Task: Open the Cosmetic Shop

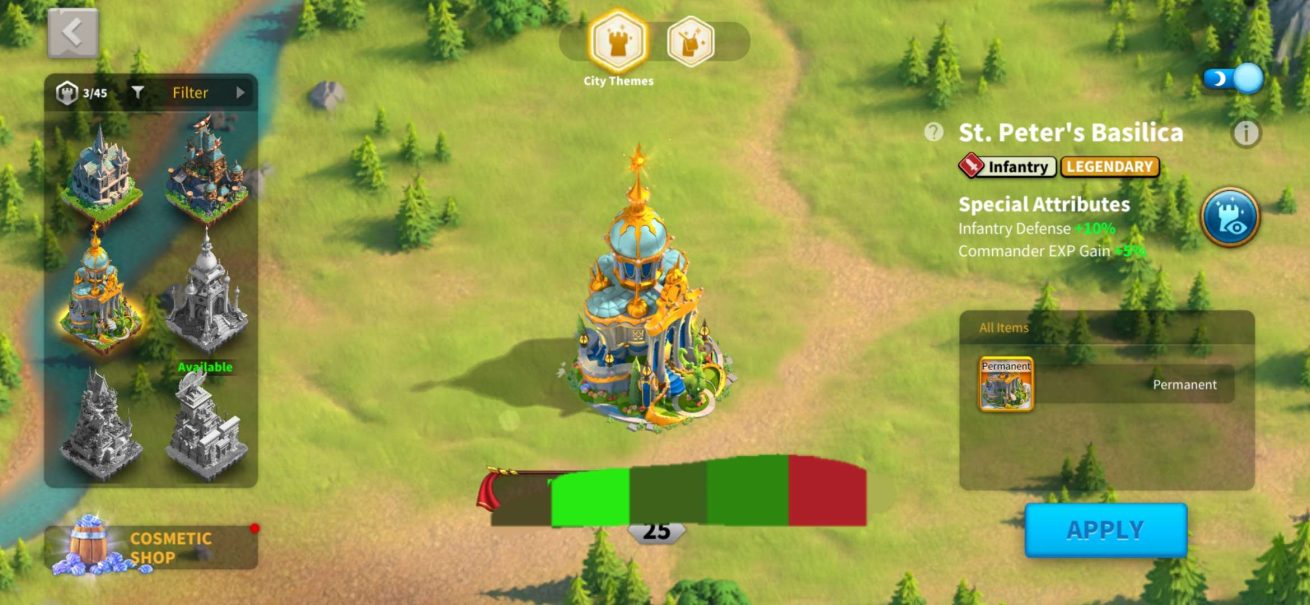Action: click(150, 548)
